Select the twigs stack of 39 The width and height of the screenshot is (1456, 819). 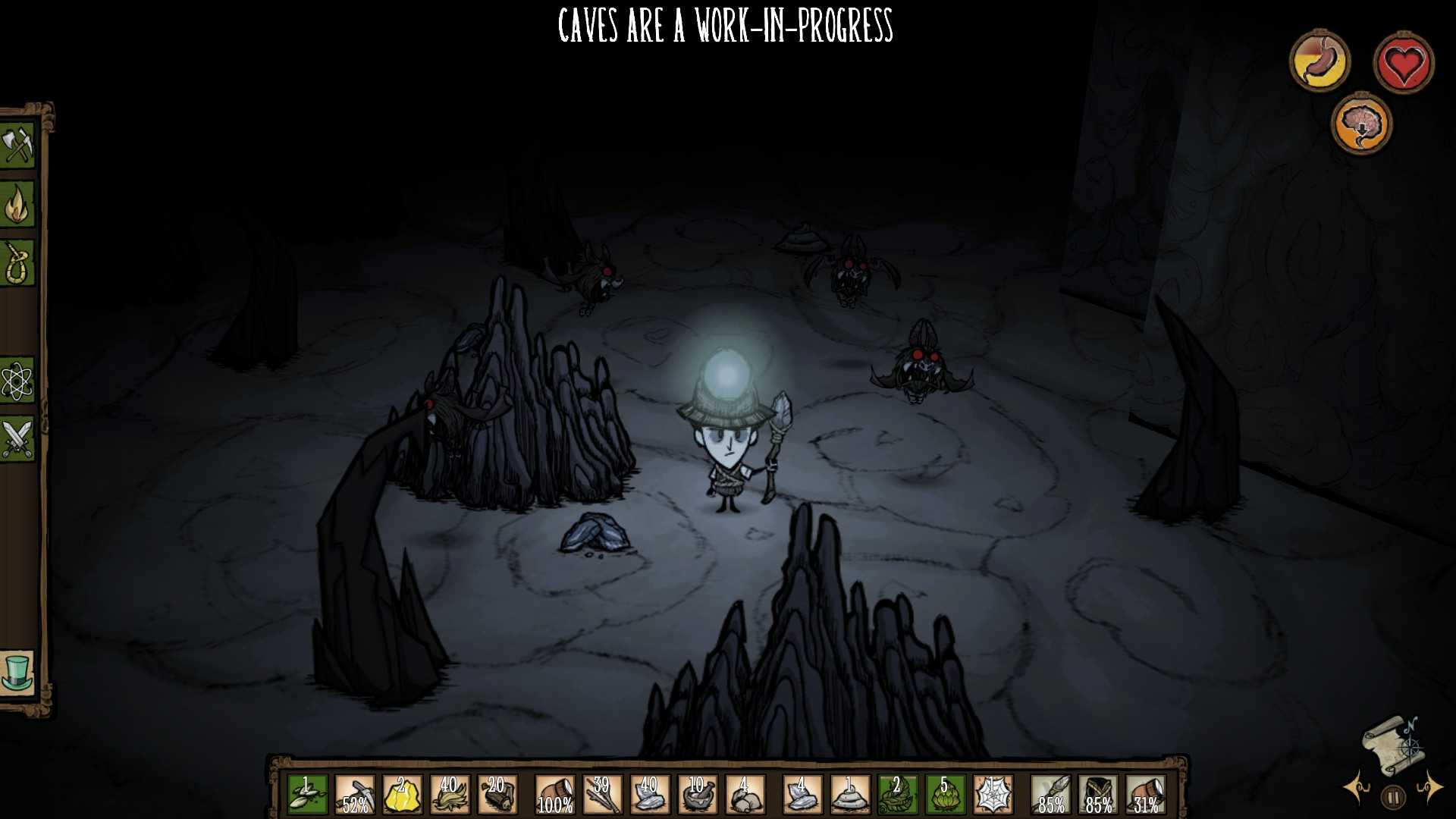pyautogui.click(x=602, y=794)
